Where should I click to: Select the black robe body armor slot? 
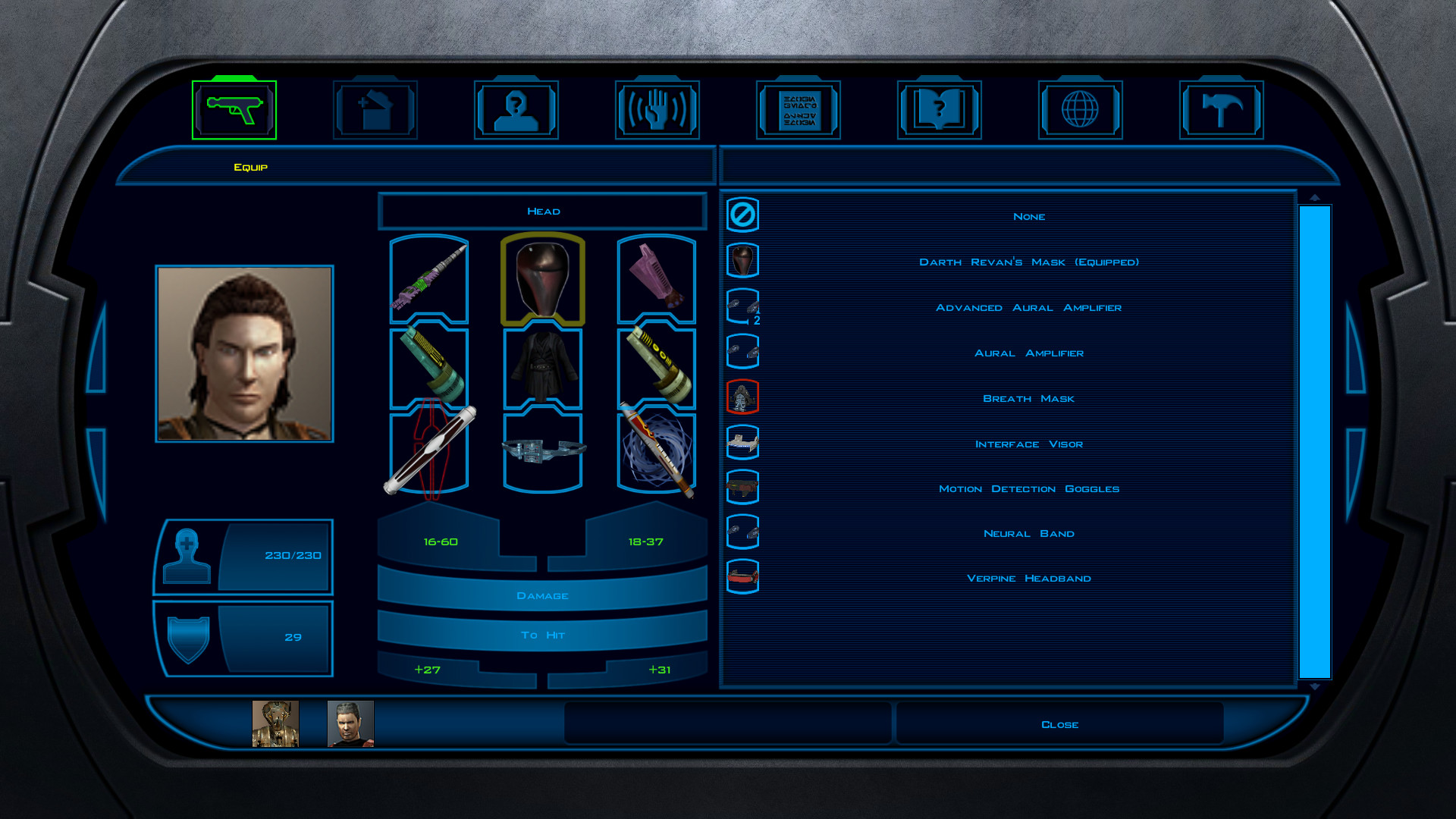click(543, 367)
